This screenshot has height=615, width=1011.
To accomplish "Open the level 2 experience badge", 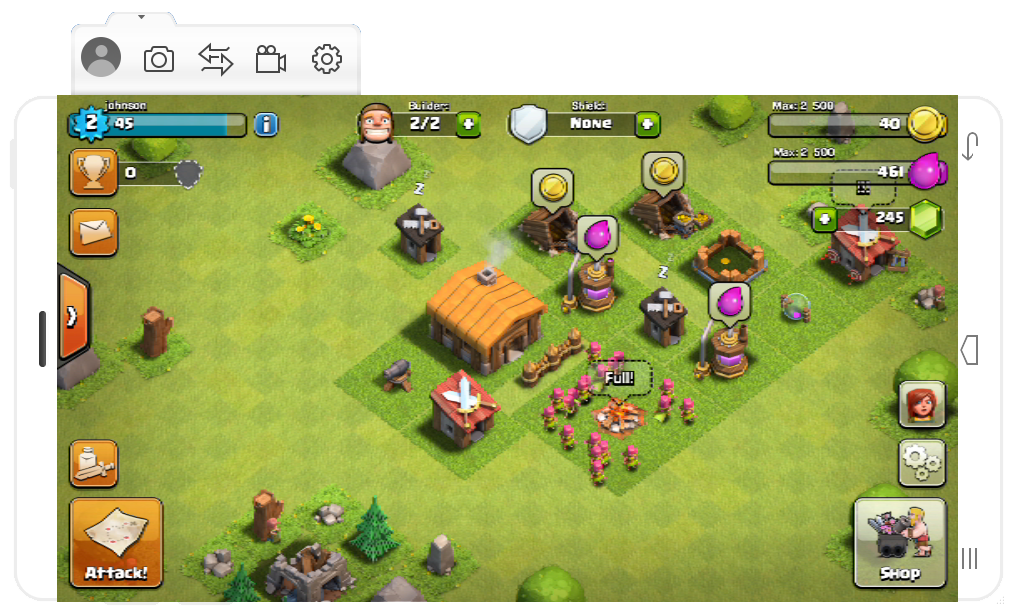I will pos(91,123).
